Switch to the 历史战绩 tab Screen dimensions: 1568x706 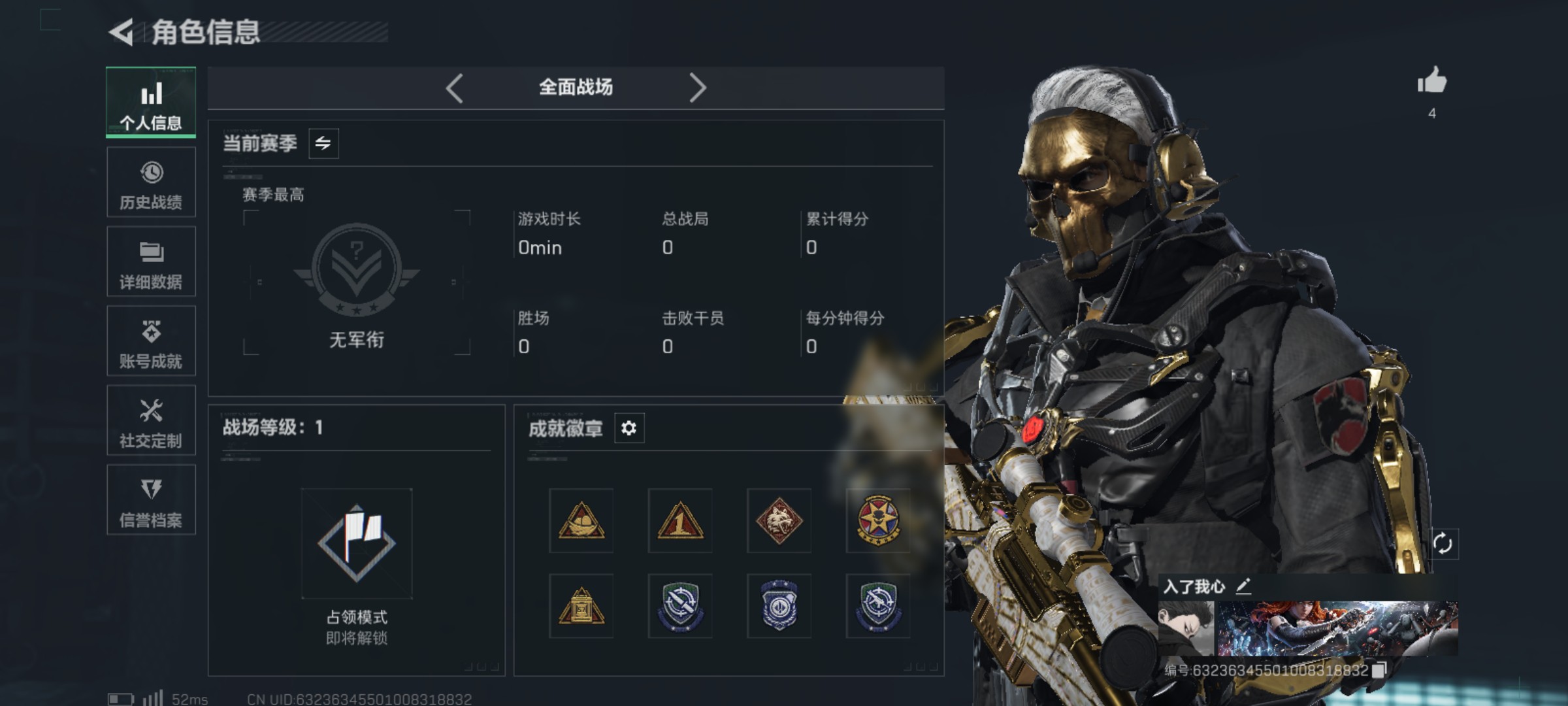coord(151,182)
